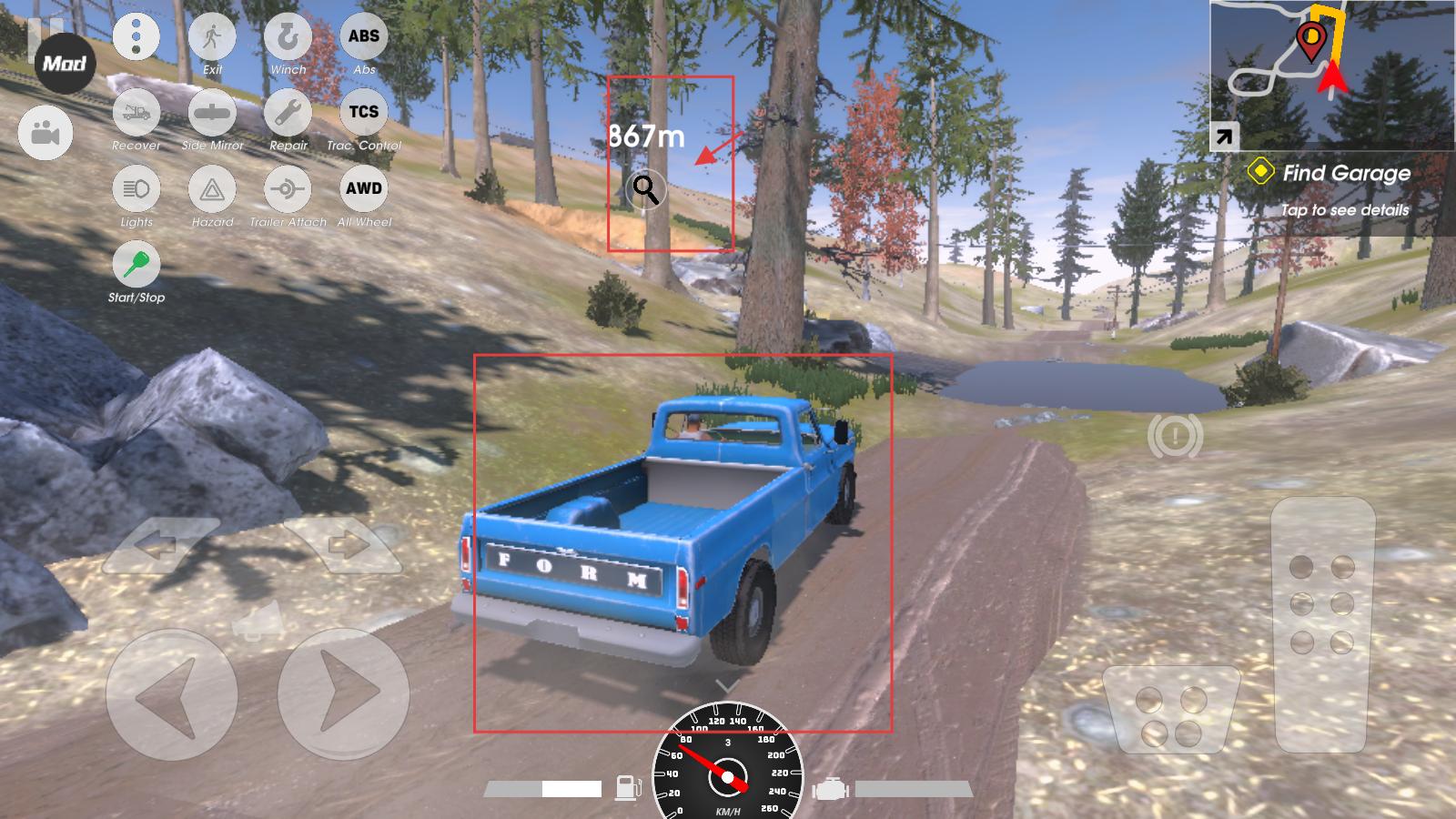Open the Mod menu
This screenshot has height=819, width=1456.
click(x=65, y=64)
